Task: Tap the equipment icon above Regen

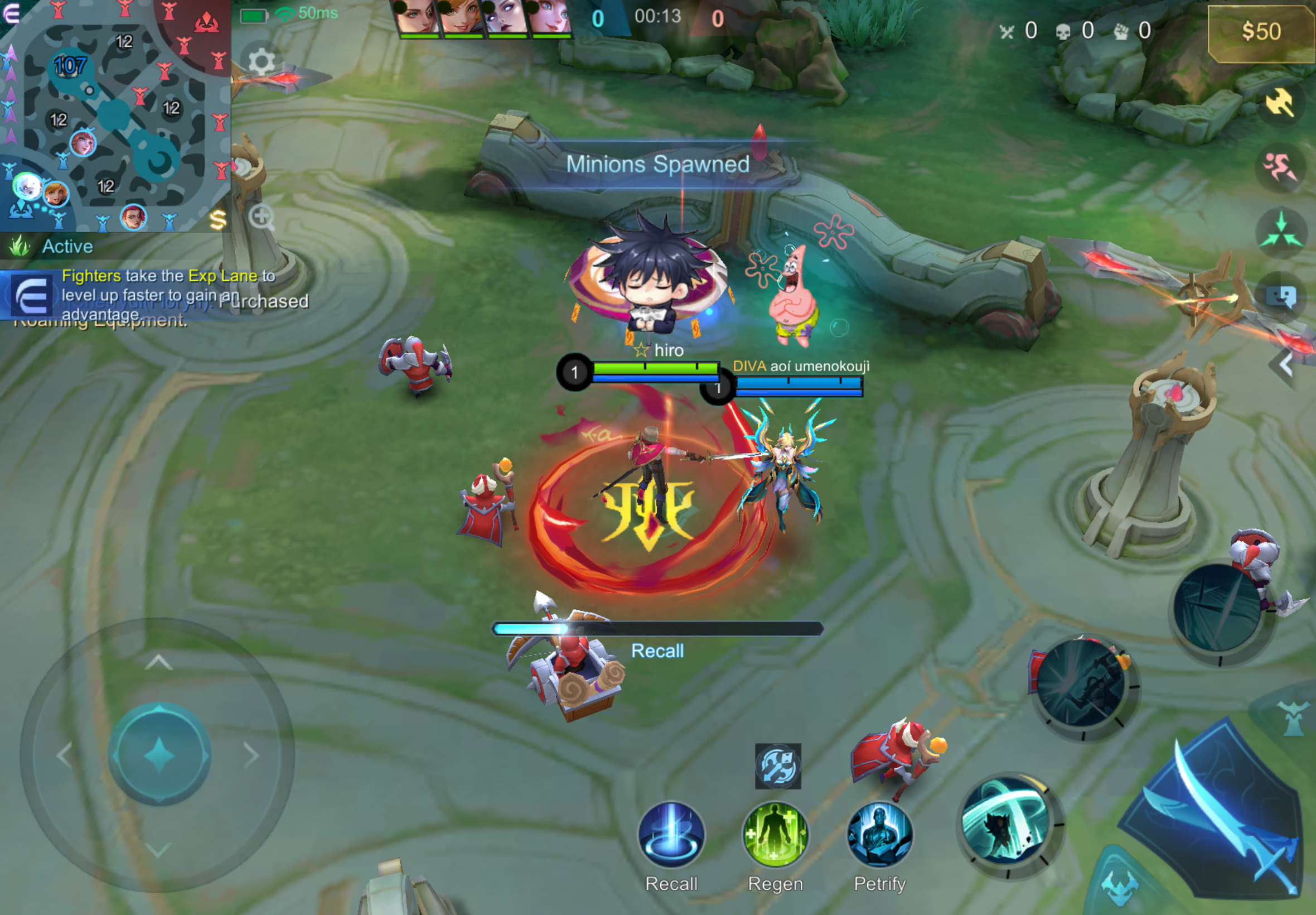Action: 777,766
